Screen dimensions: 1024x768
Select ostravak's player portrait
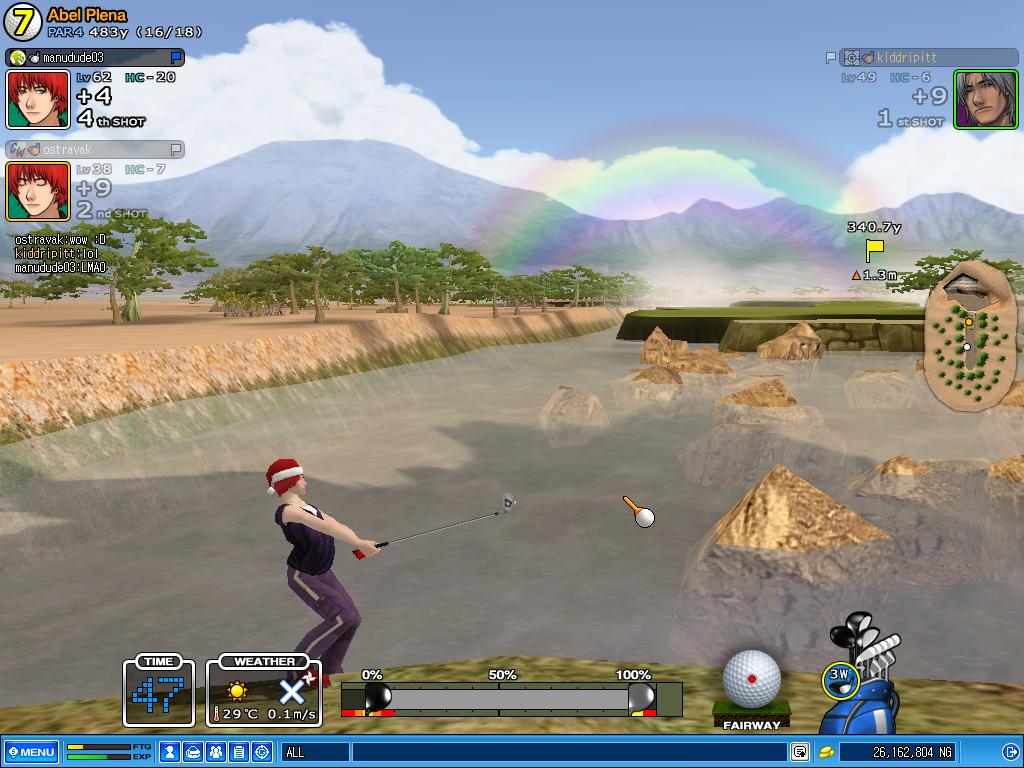tap(38, 191)
